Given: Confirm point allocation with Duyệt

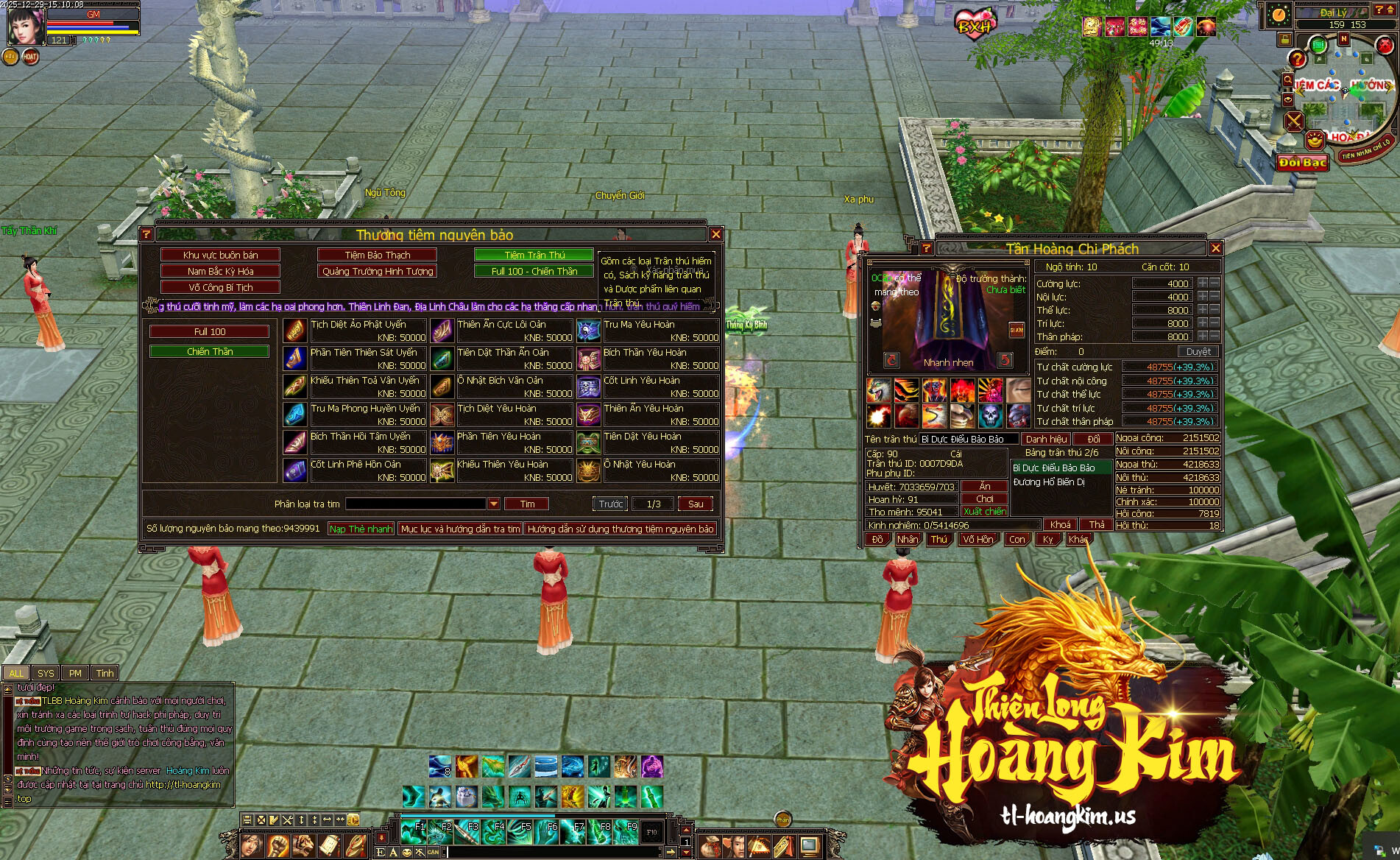Looking at the screenshot, I should pos(1198,352).
